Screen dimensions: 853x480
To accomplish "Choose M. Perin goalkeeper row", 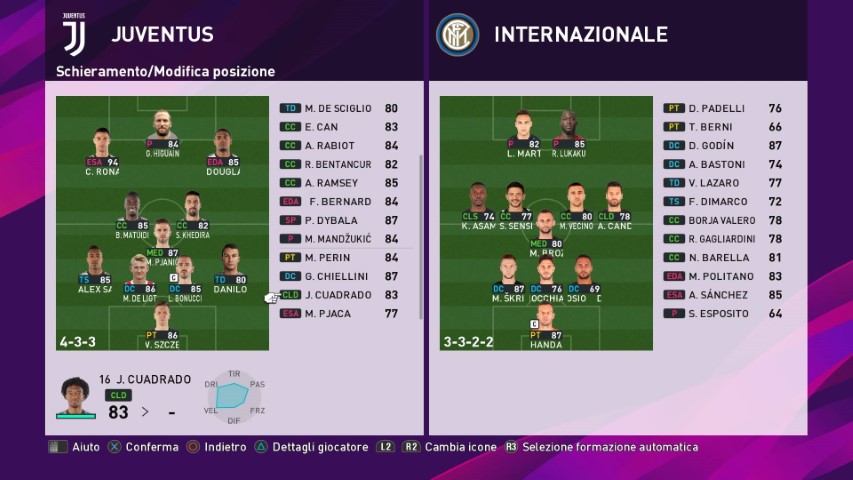I will coord(338,257).
